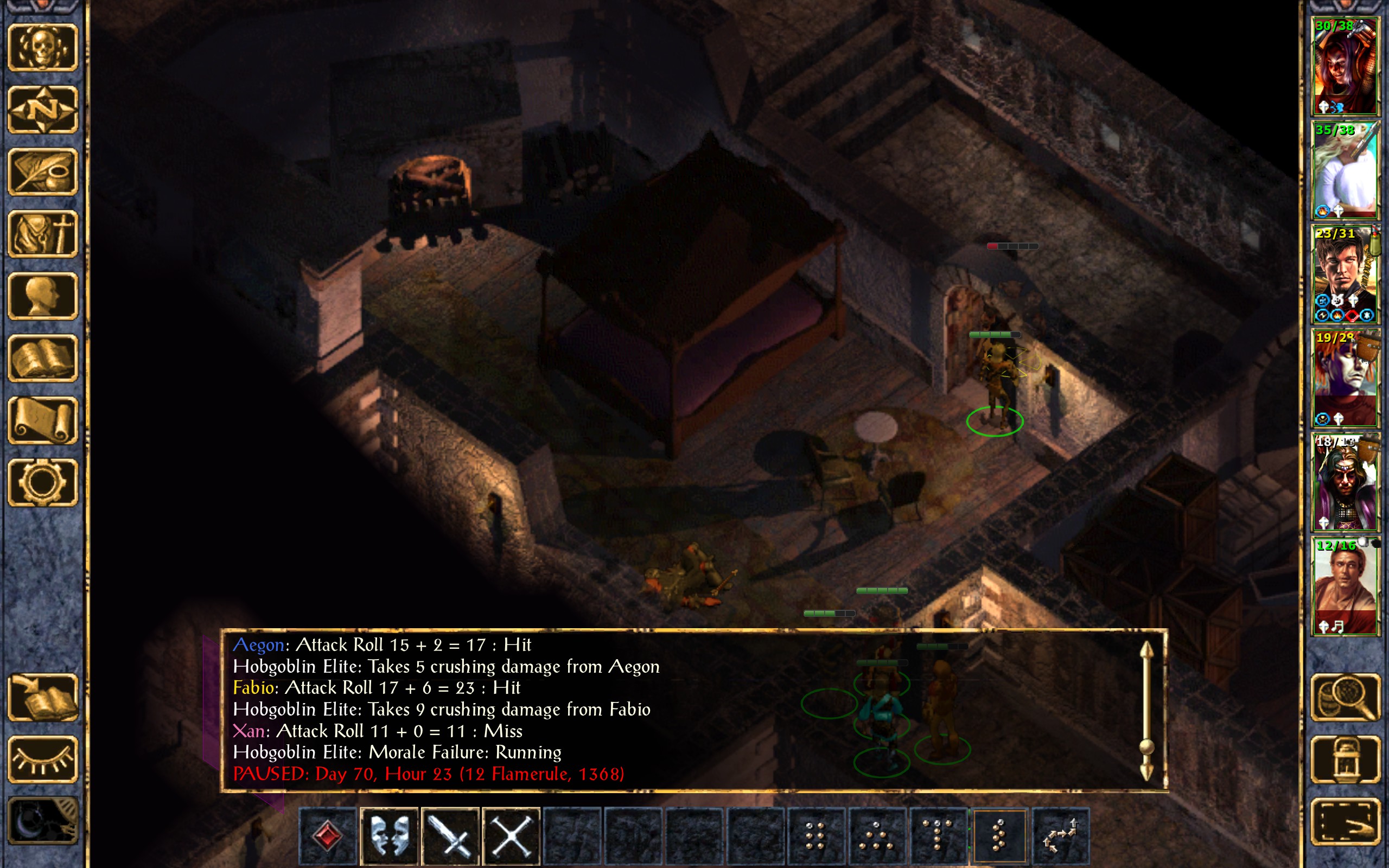Open the inventory screen

(43, 234)
